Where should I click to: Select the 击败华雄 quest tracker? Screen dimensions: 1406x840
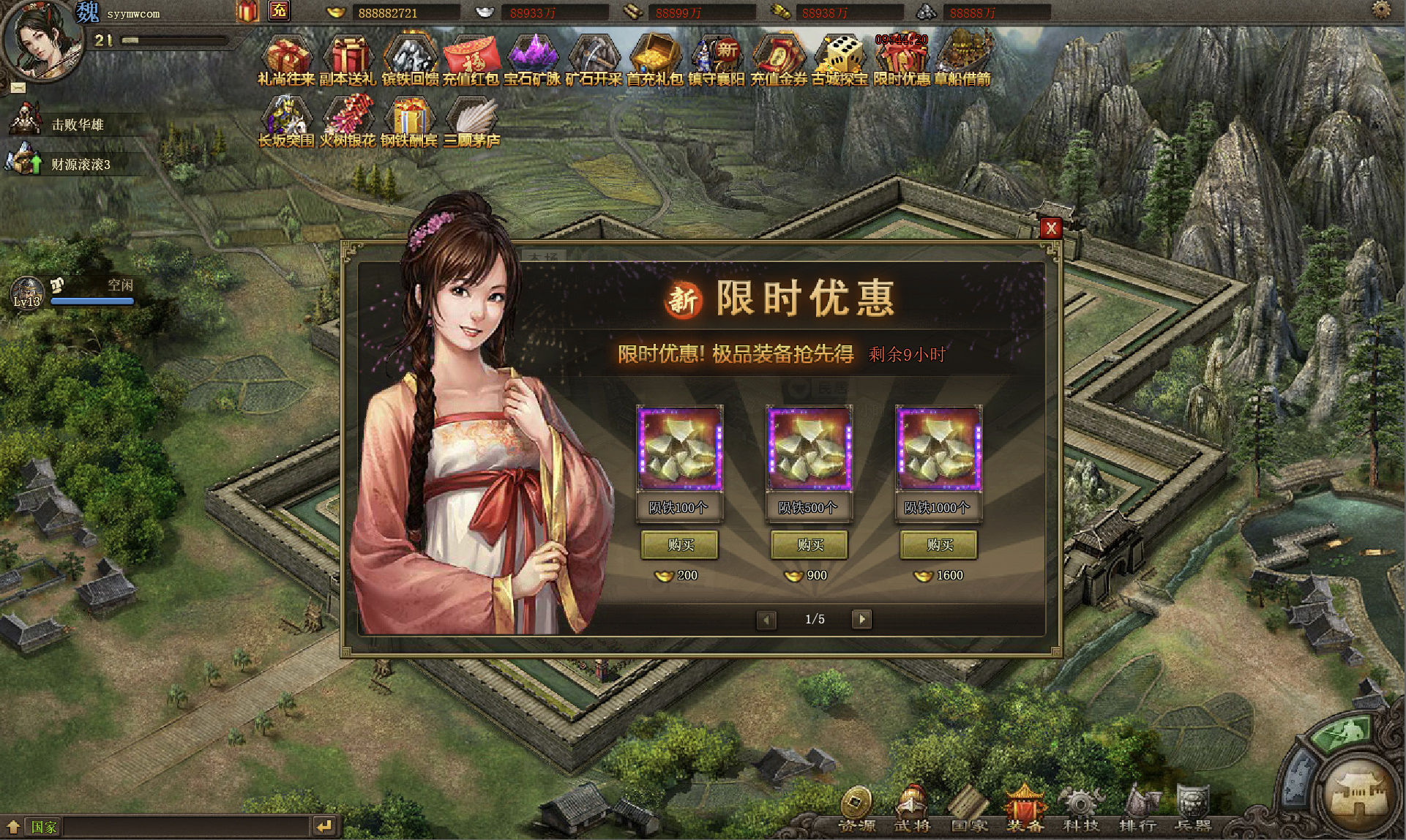[x=77, y=124]
